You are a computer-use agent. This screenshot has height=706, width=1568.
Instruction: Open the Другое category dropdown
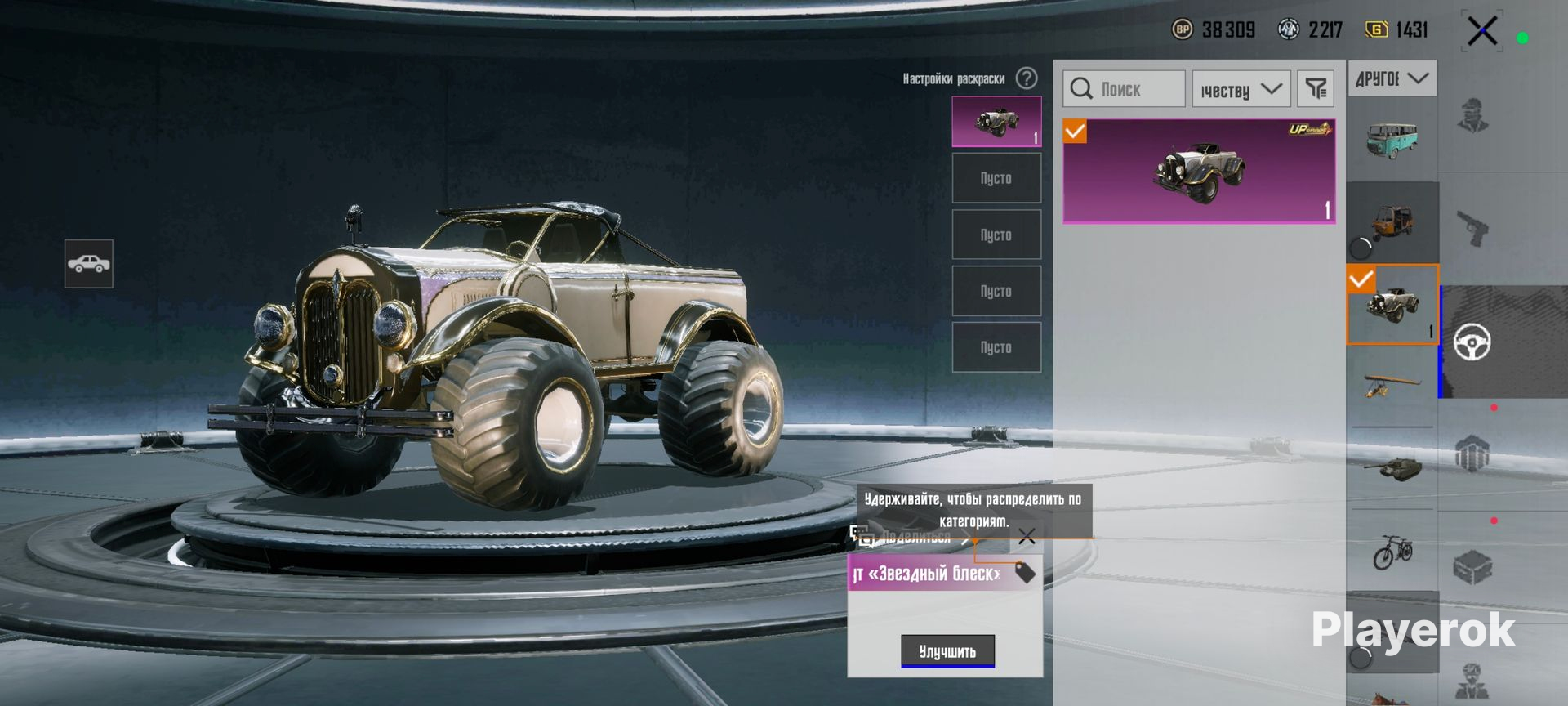coord(1392,78)
